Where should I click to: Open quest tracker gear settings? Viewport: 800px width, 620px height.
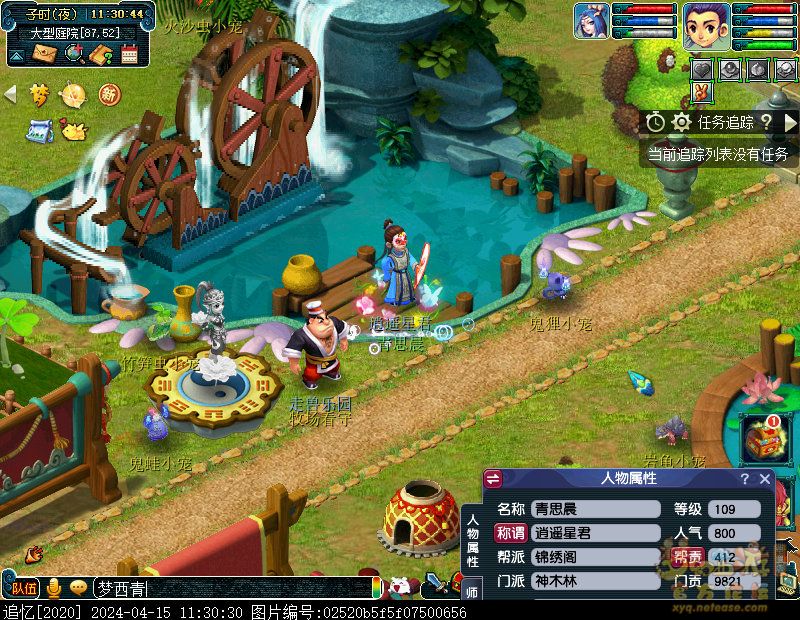[x=682, y=122]
